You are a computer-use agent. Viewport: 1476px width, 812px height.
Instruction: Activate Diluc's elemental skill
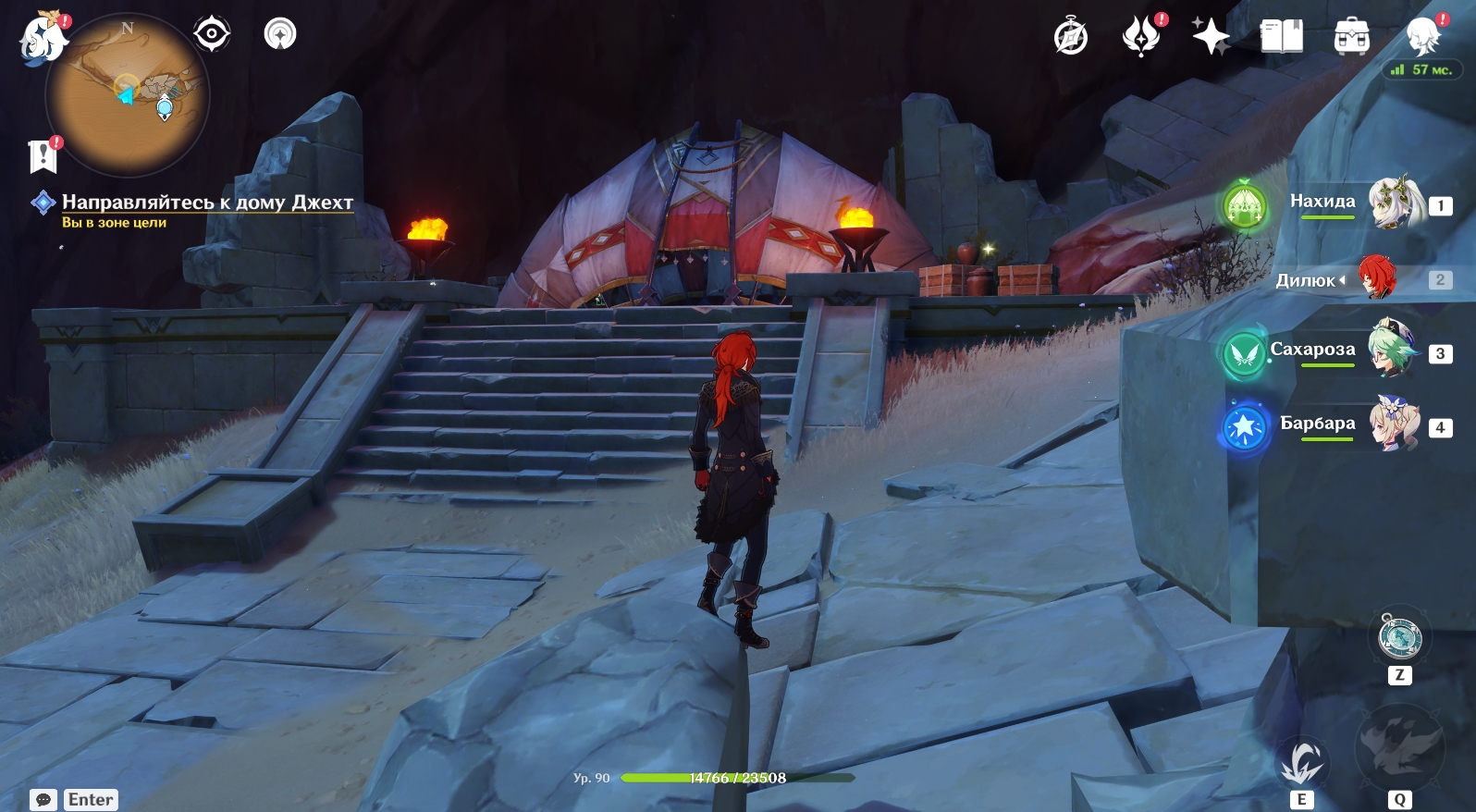pos(1302,763)
